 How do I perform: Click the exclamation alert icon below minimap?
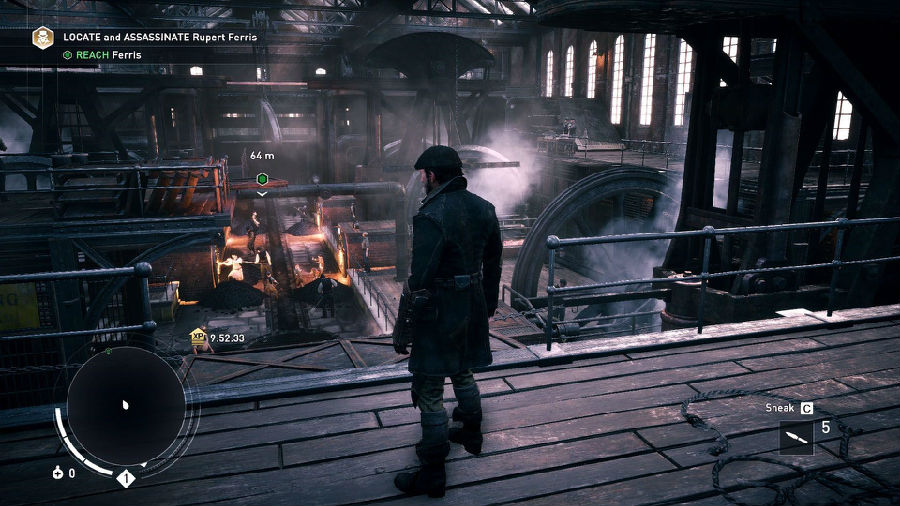(126, 478)
